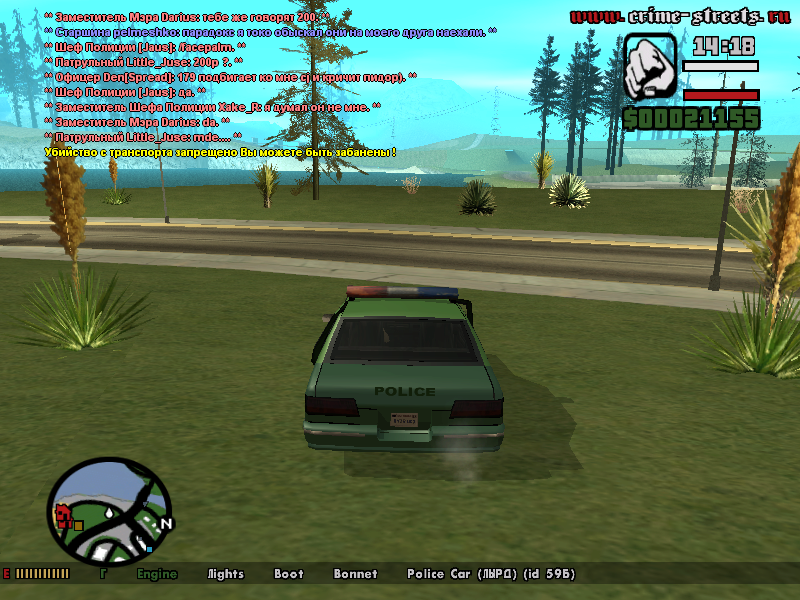This screenshot has height=600, width=800.
Task: Open the Boot from the vehicle bar
Action: point(289,574)
